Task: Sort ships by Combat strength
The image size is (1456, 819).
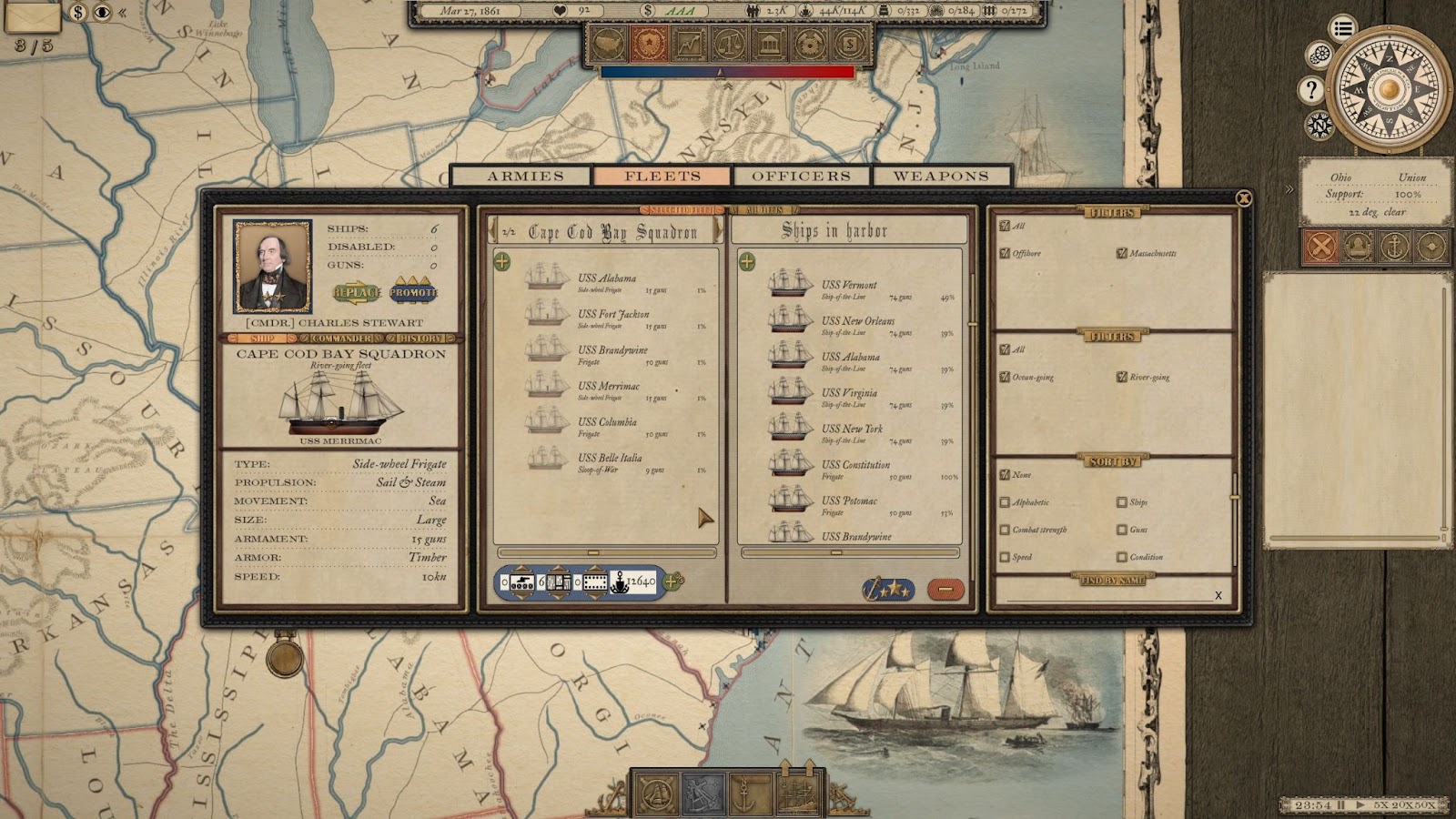Action: coord(1005,530)
